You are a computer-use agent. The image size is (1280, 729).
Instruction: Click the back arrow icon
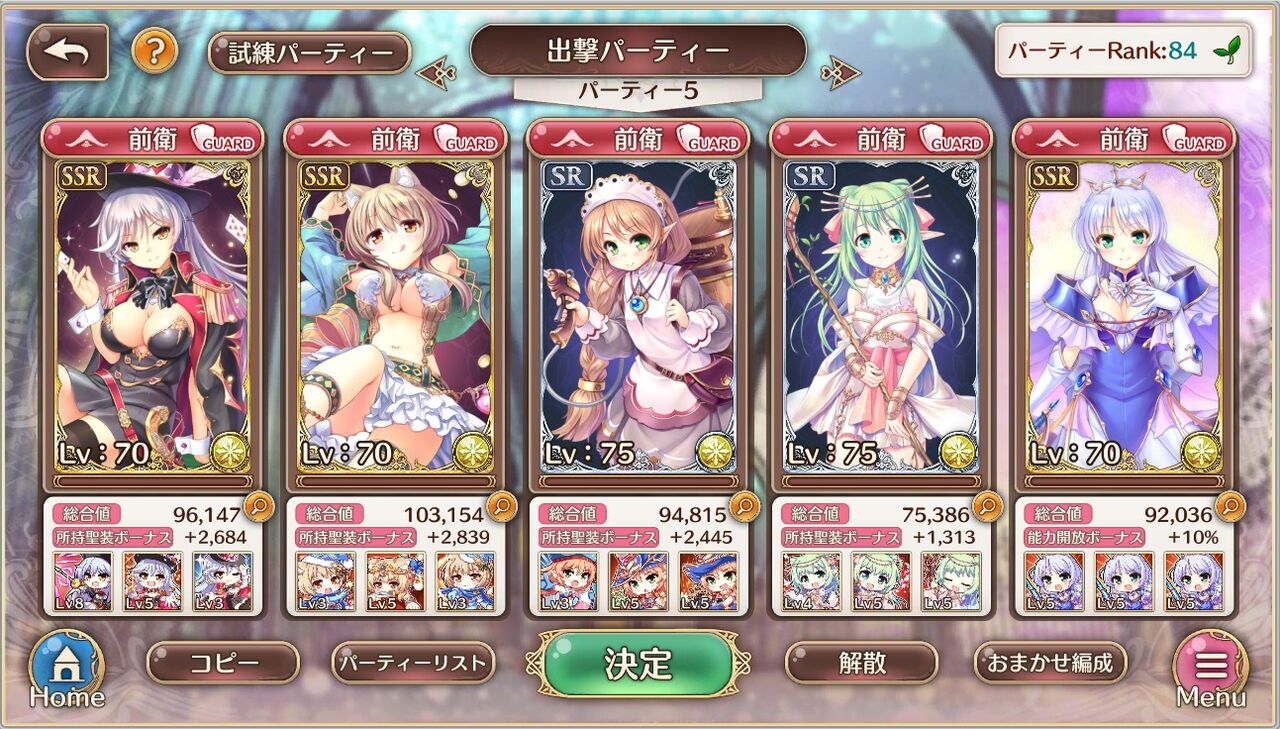click(x=66, y=49)
